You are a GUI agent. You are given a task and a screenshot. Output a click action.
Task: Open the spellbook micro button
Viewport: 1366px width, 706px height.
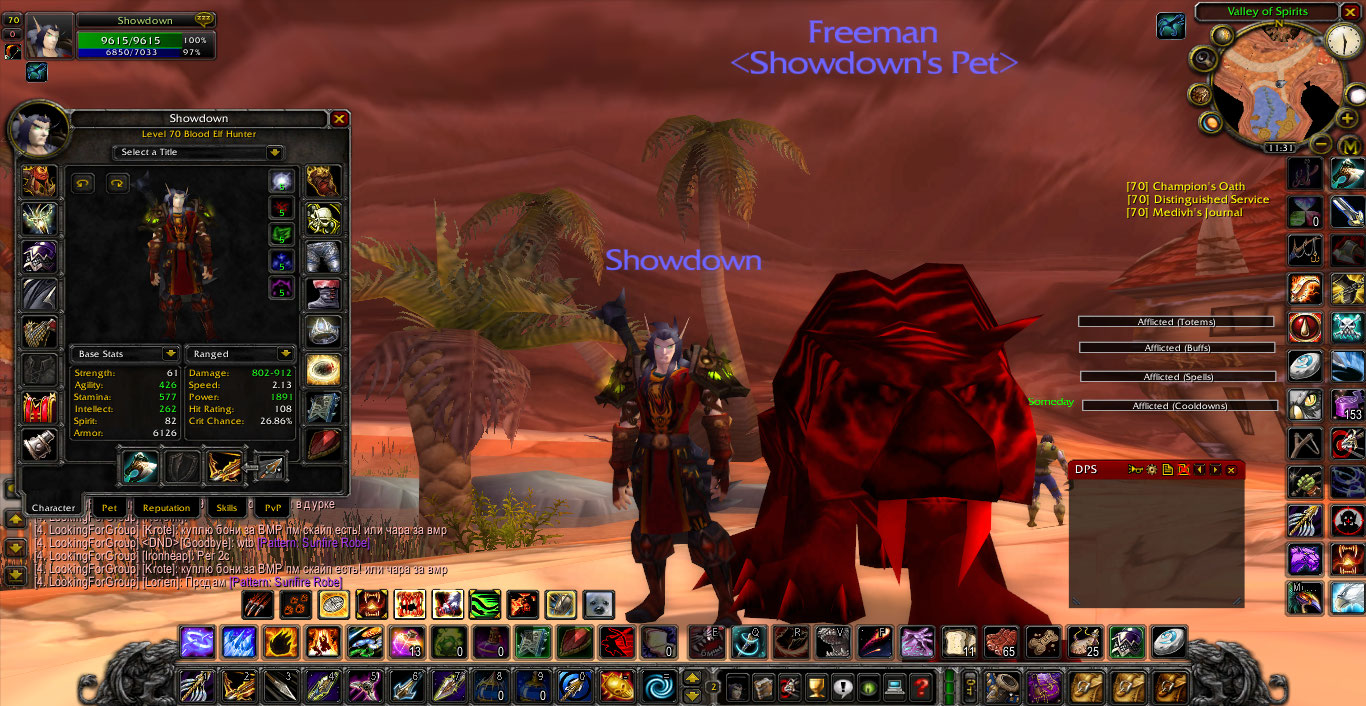click(x=763, y=687)
